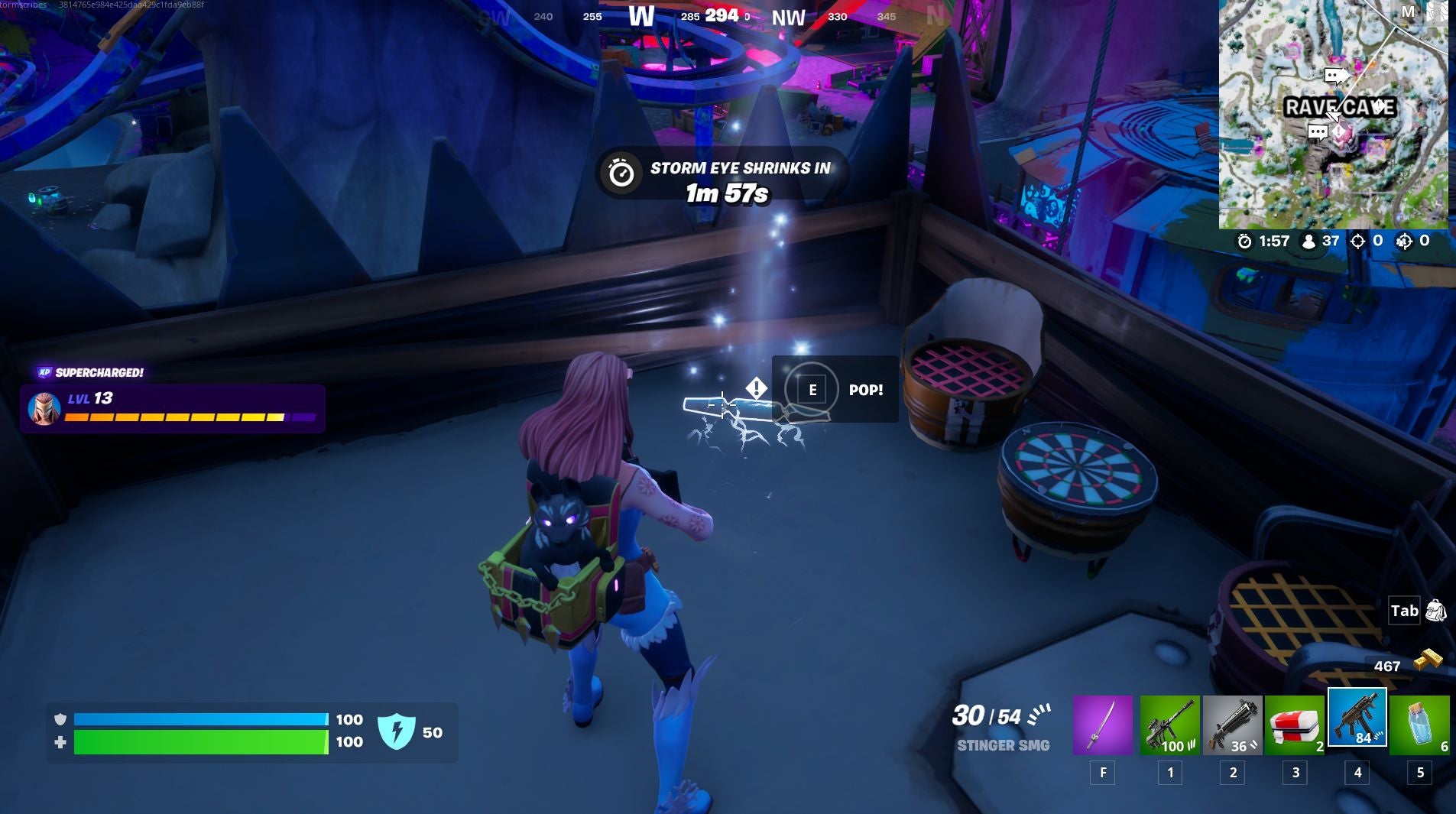Select the assault rifle in slot 1
This screenshot has width=1456, height=814.
coord(1171,722)
